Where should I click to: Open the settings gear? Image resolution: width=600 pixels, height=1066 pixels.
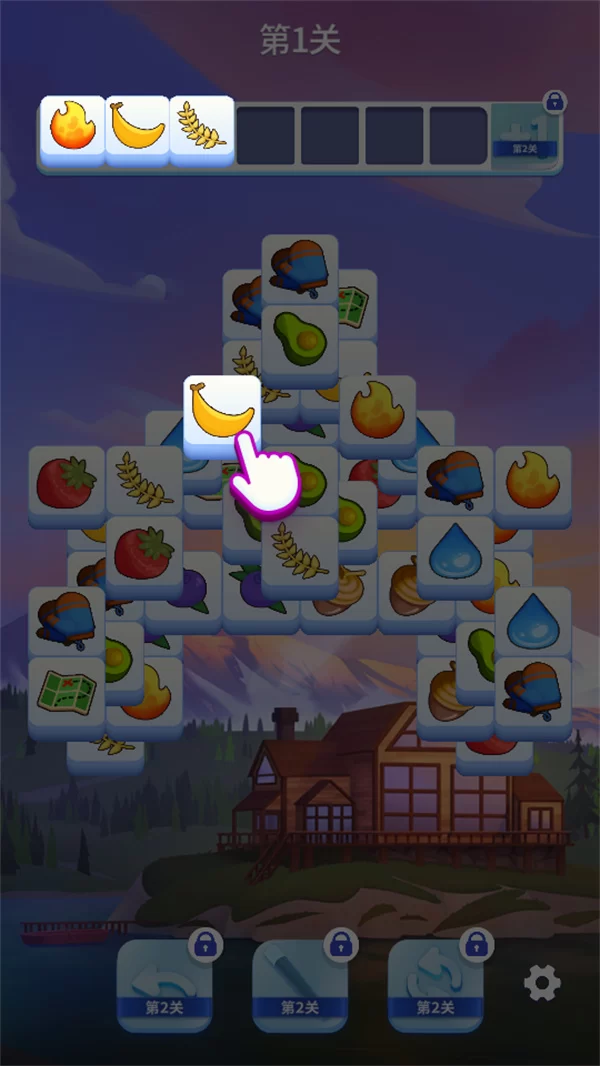[542, 984]
